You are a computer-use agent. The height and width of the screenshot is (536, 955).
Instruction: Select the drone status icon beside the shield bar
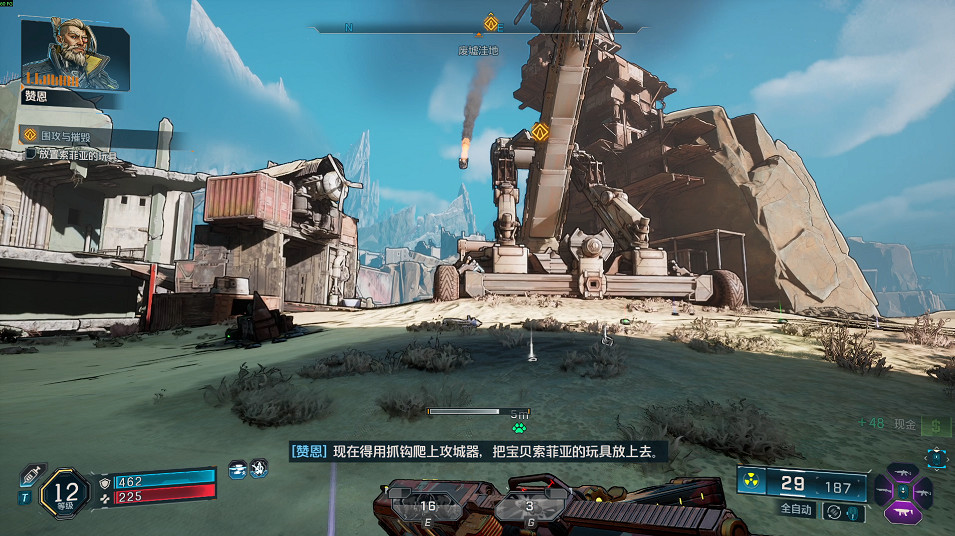coord(238,467)
